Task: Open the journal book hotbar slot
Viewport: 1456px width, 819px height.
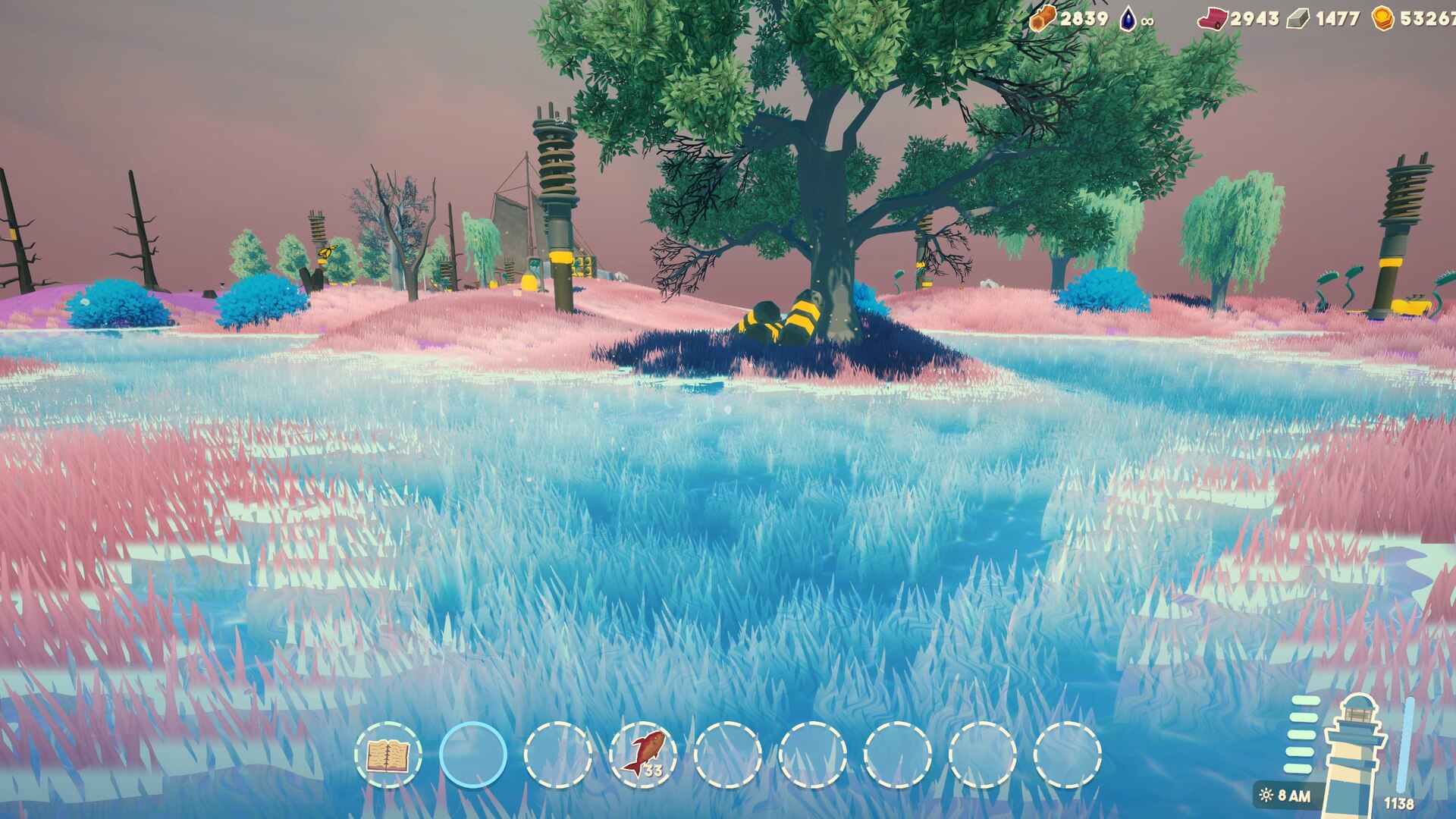Action: (x=388, y=755)
